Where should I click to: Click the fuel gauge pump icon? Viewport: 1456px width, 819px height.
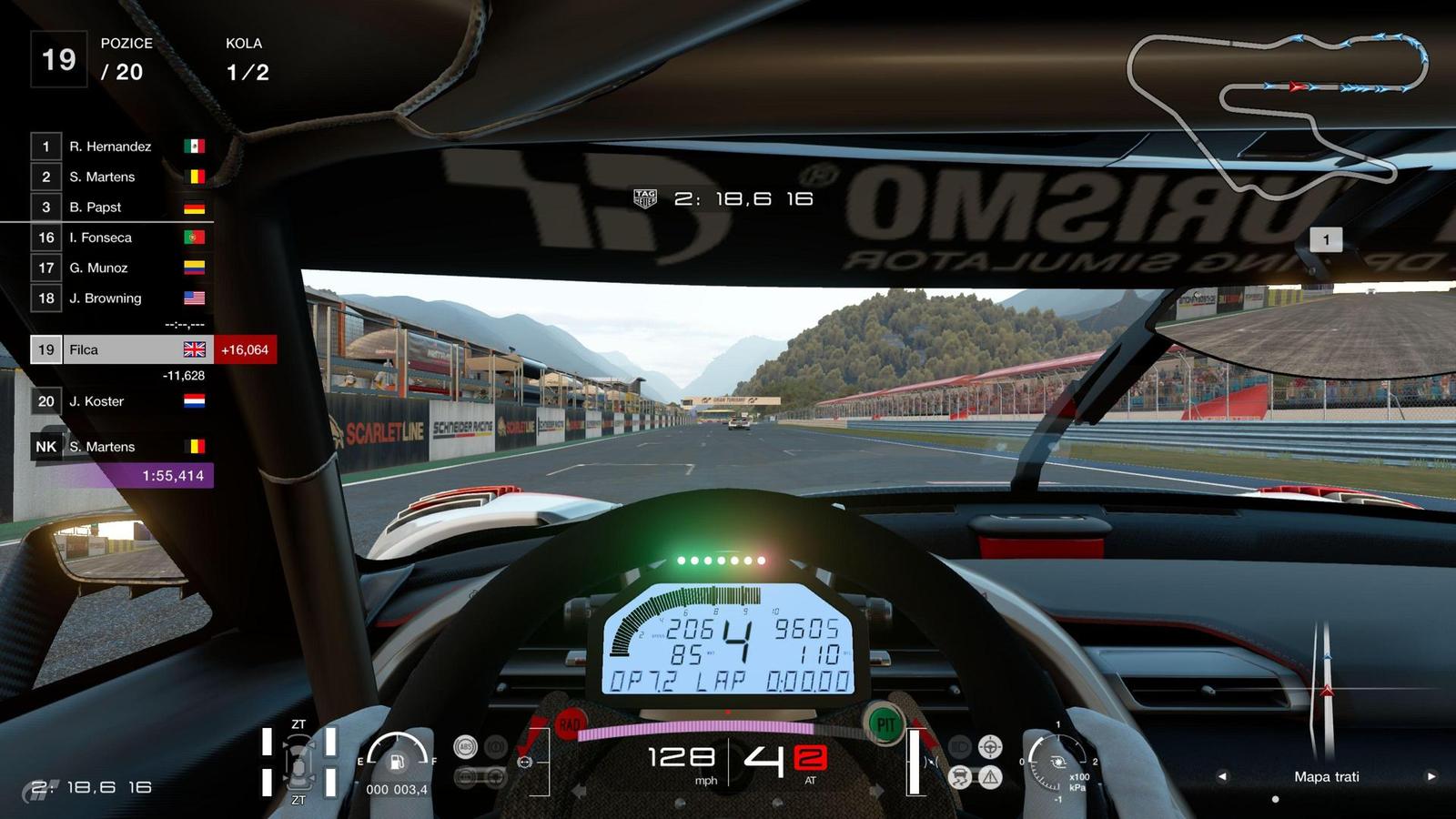click(x=397, y=762)
